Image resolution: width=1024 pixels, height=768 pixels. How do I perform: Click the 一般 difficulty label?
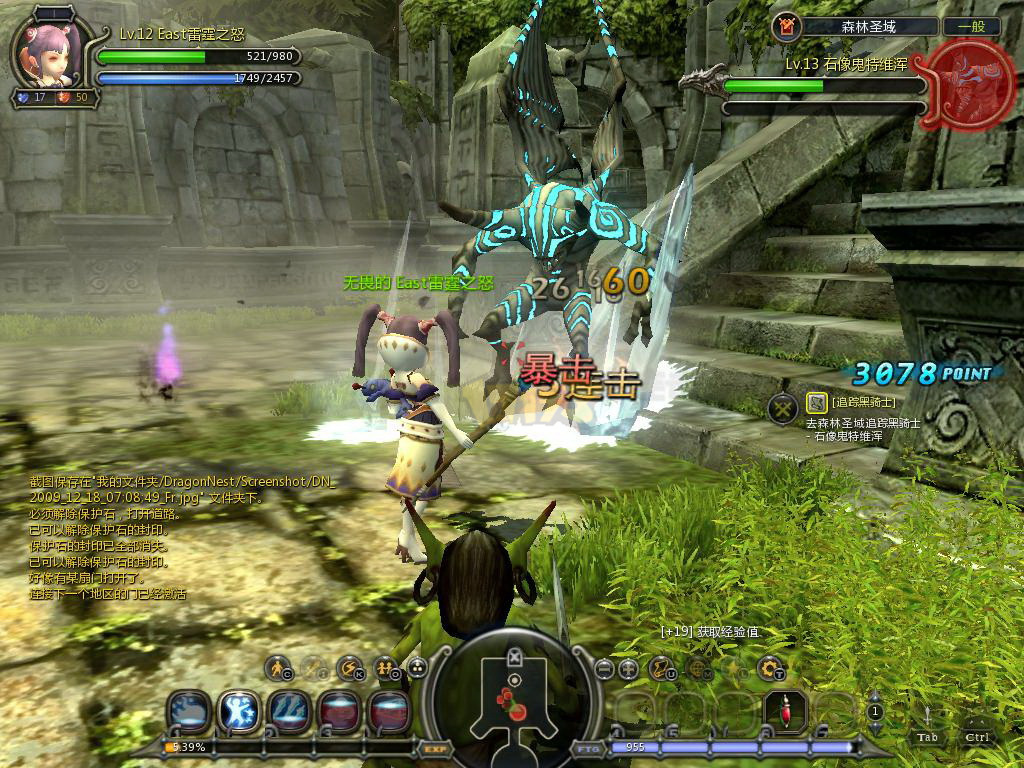click(x=971, y=27)
